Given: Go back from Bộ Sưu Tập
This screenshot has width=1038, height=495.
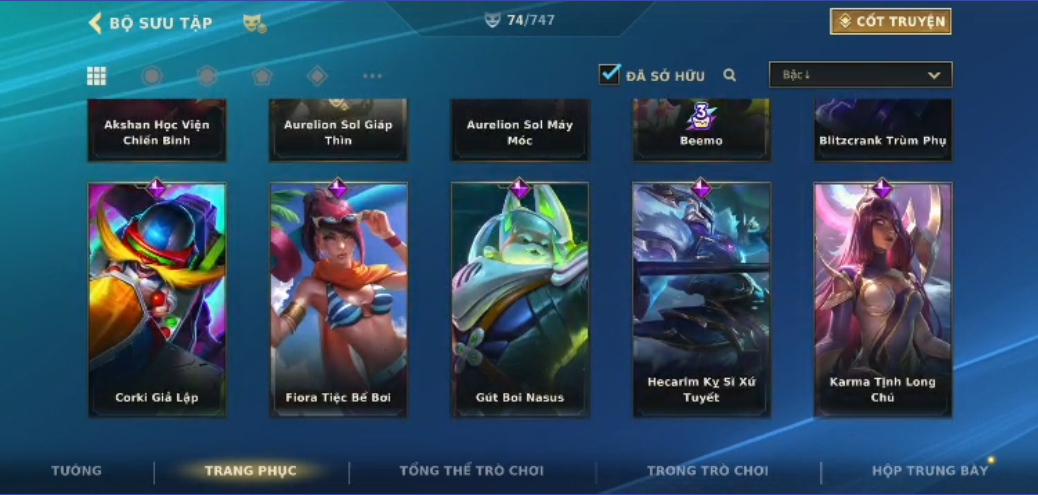Looking at the screenshot, I should (x=96, y=23).
